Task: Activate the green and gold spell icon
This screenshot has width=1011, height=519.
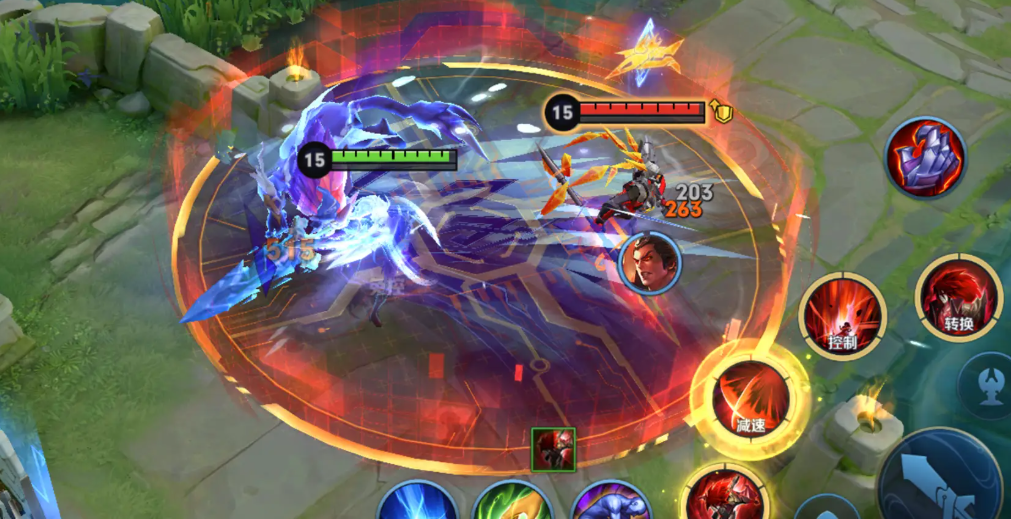Action: pos(512,503)
